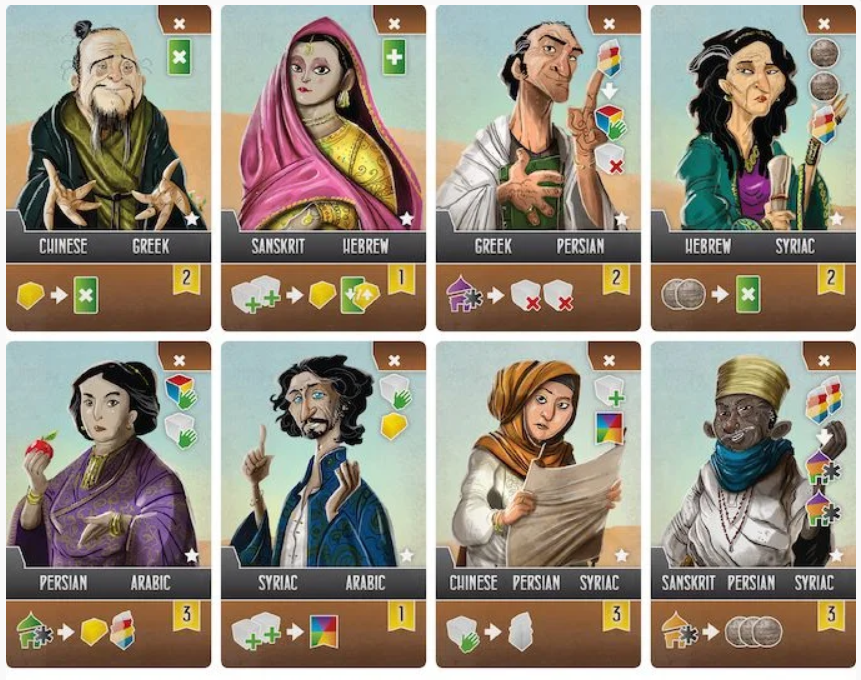Screen dimensions: 861x680
Task: Select the Hebrew Syriac scholar card
Action: click(753, 168)
